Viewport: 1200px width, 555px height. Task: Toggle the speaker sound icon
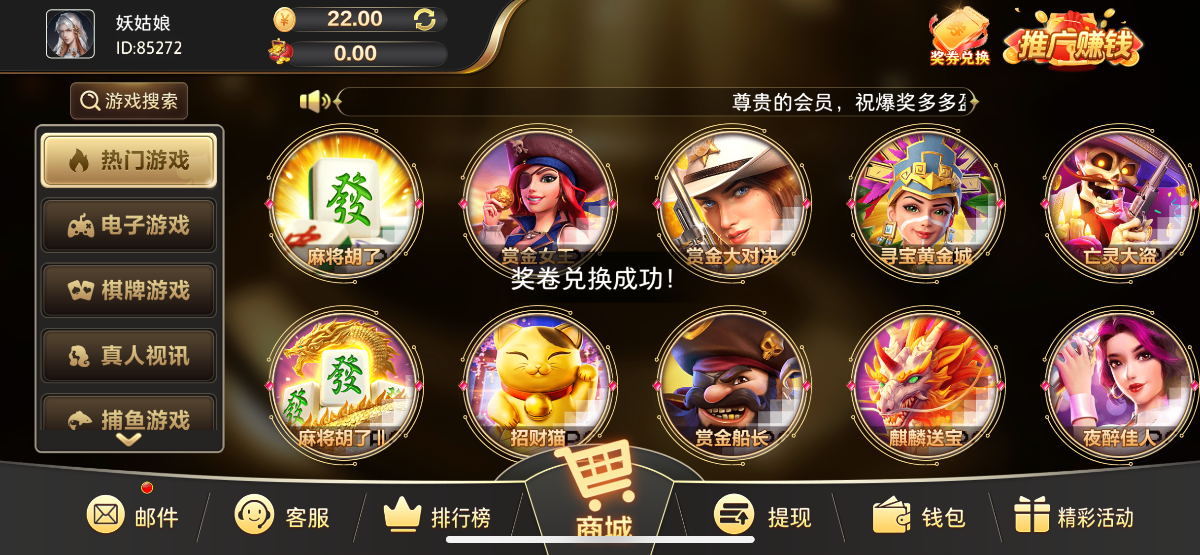(315, 101)
